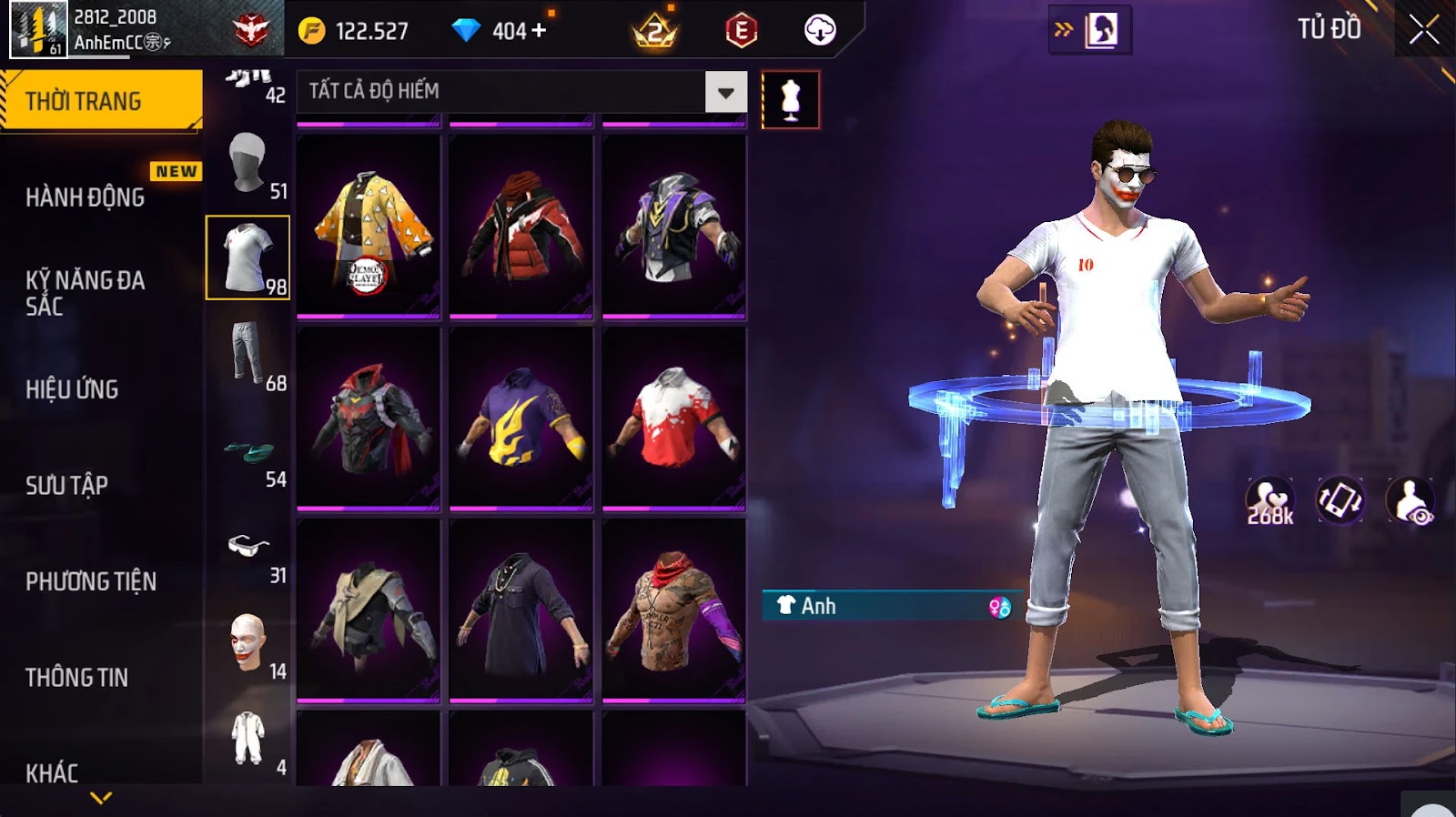Show the Thông Tin tab
This screenshot has width=1456, height=817.
(77, 677)
